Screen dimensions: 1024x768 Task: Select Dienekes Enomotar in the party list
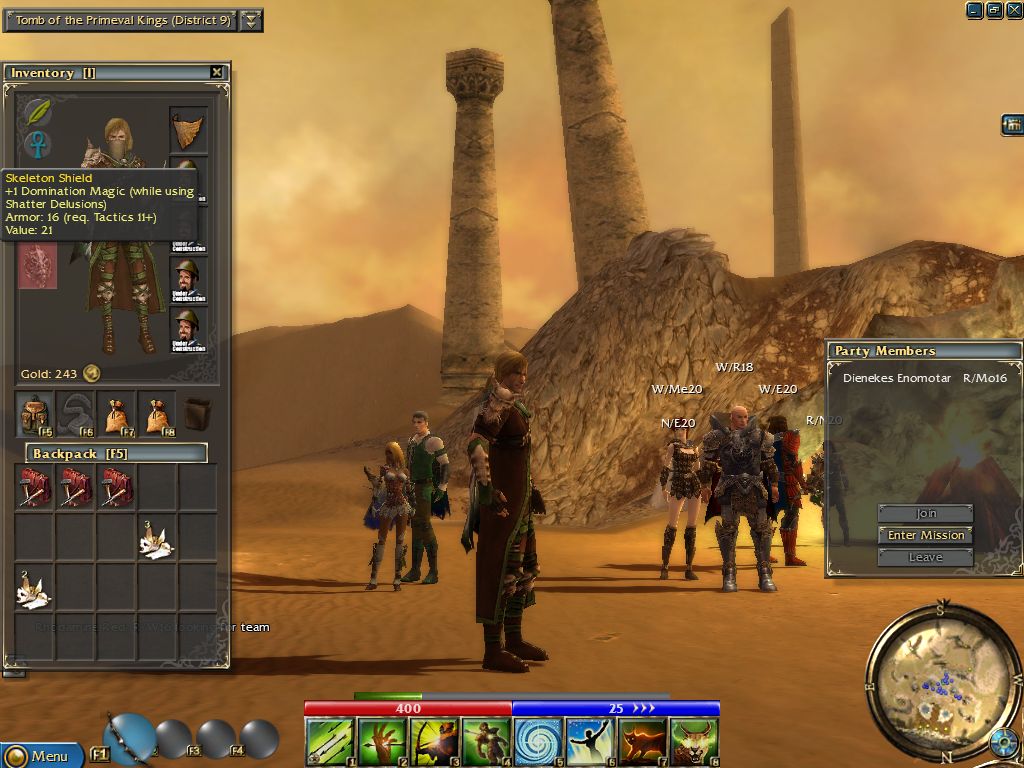click(896, 378)
